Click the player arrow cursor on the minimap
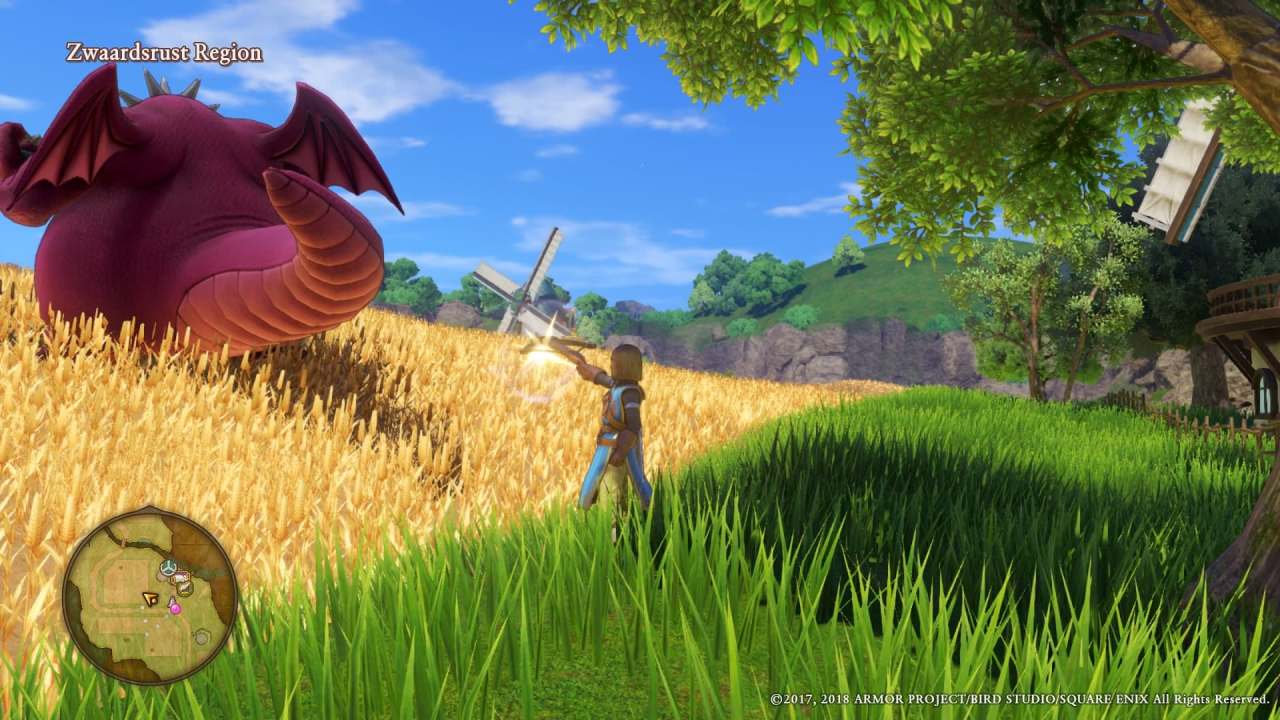The width and height of the screenshot is (1280, 720). [150, 598]
